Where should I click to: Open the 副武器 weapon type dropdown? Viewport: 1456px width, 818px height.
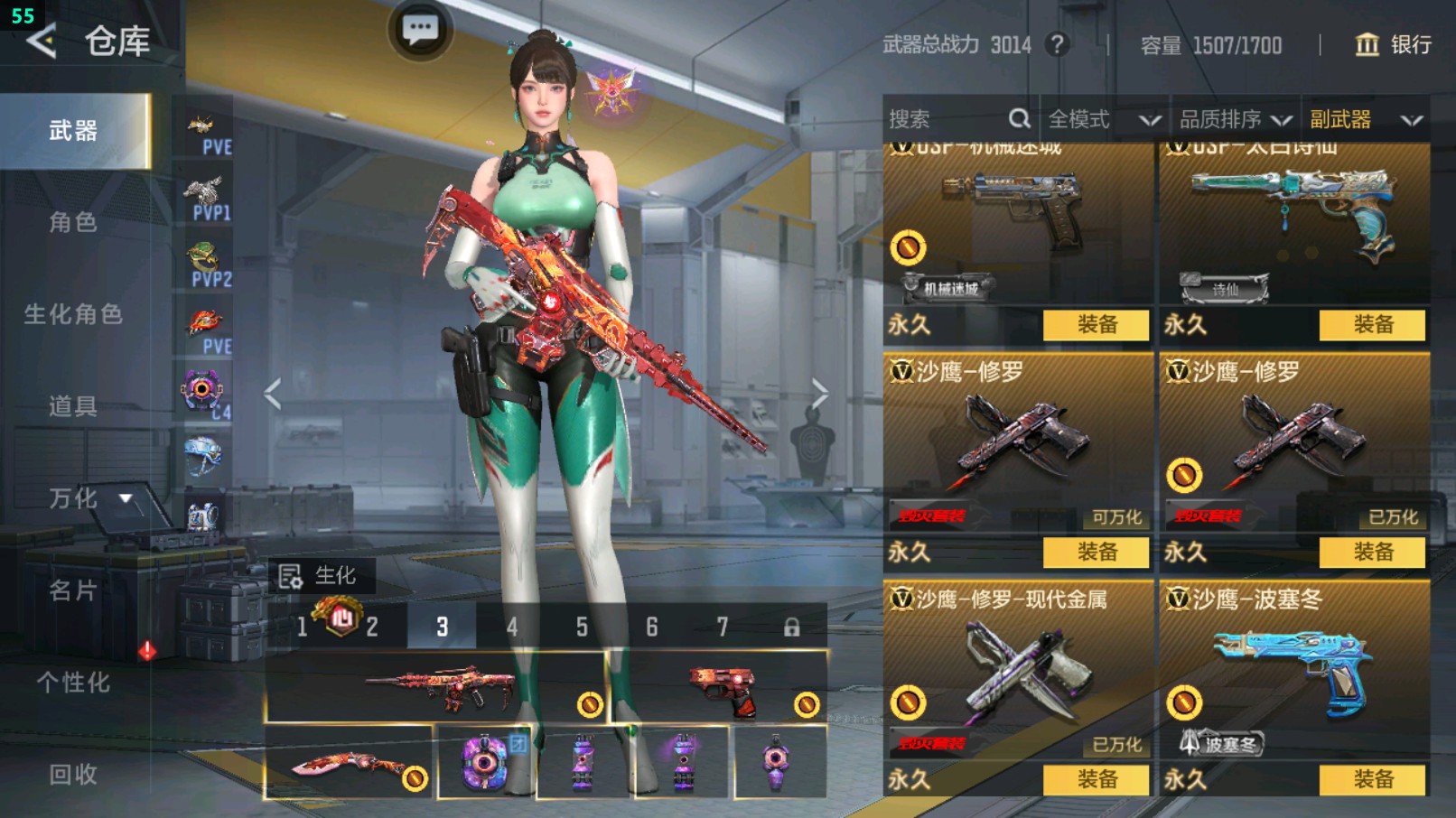(1366, 119)
